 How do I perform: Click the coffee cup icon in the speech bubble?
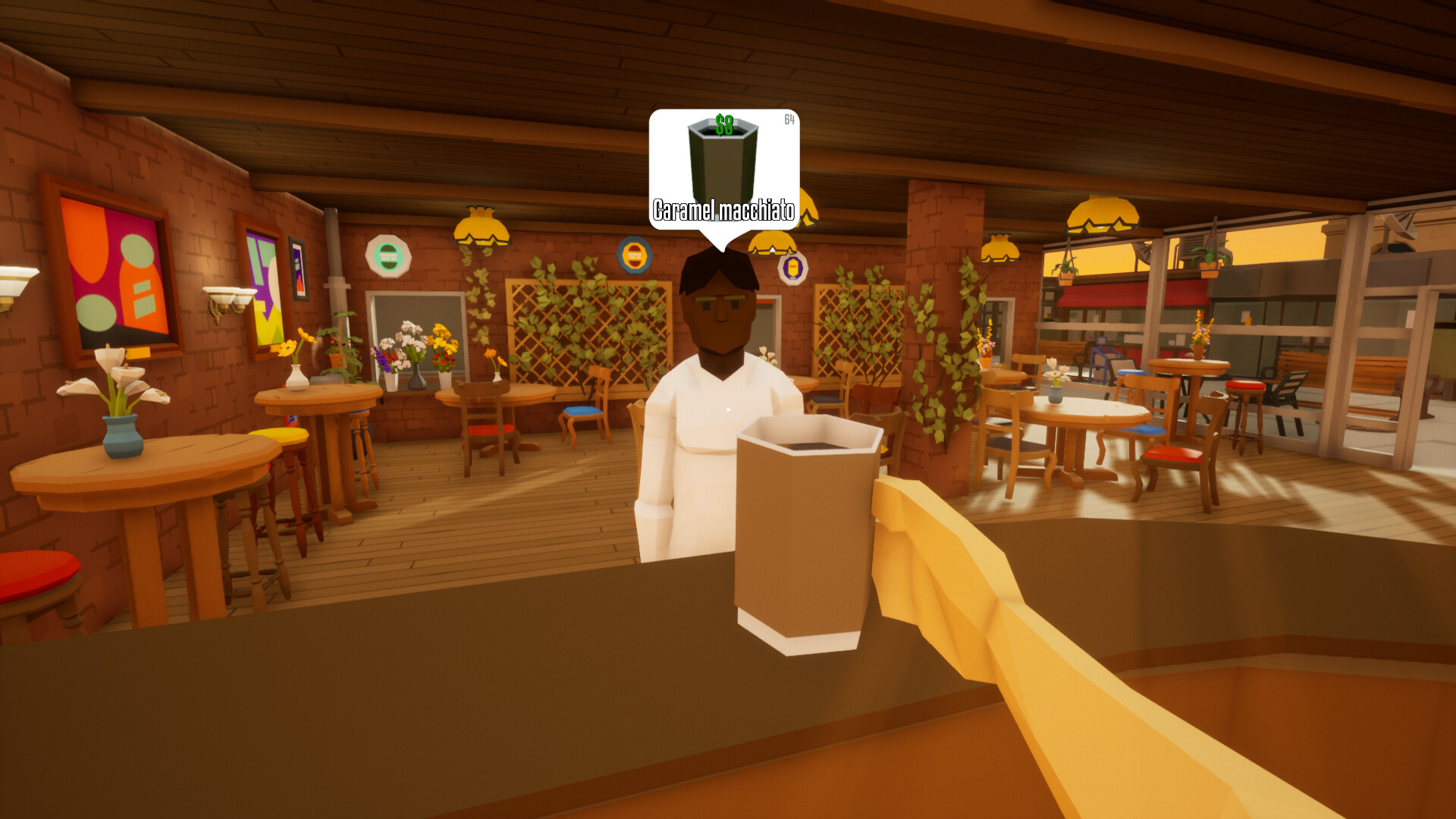[x=720, y=159]
